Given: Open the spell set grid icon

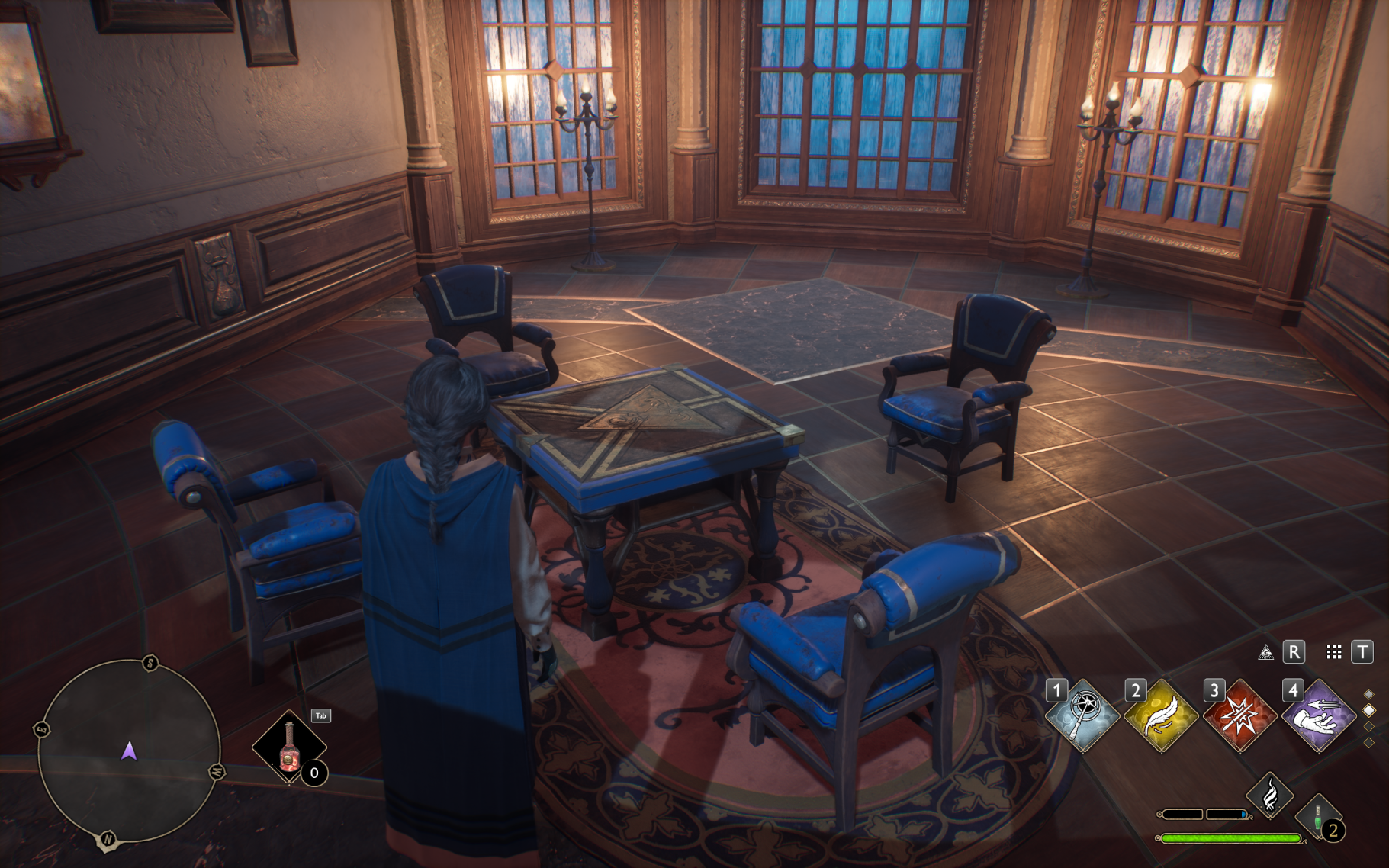Looking at the screenshot, I should [1334, 652].
